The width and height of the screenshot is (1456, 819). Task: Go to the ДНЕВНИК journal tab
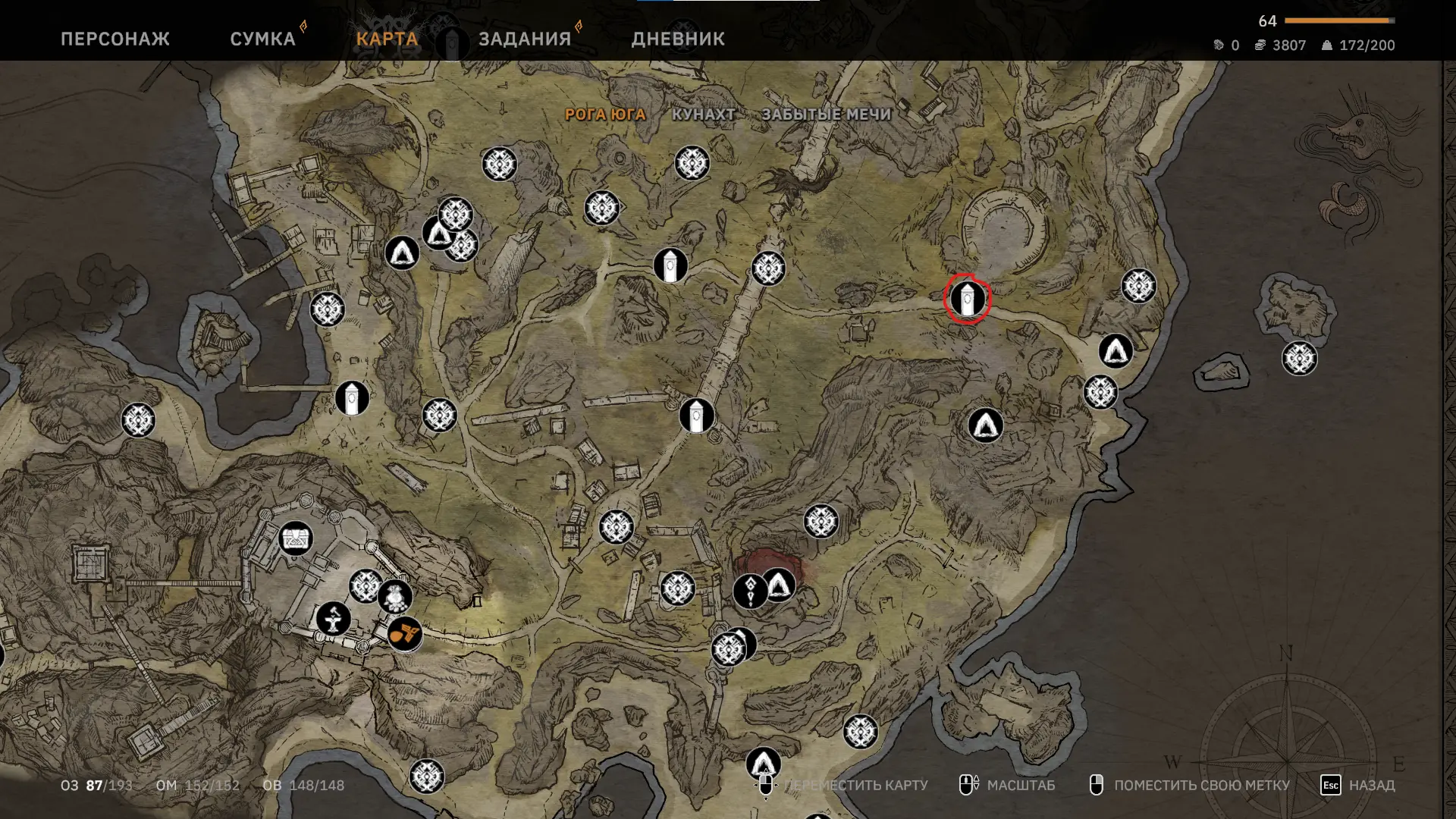678,39
